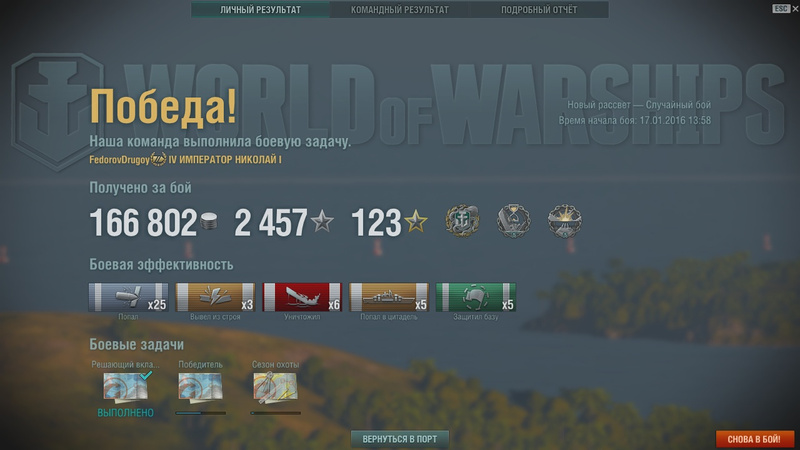800x450 pixels.
Task: Open the Подробный отчёт tab
Action: click(x=538, y=10)
